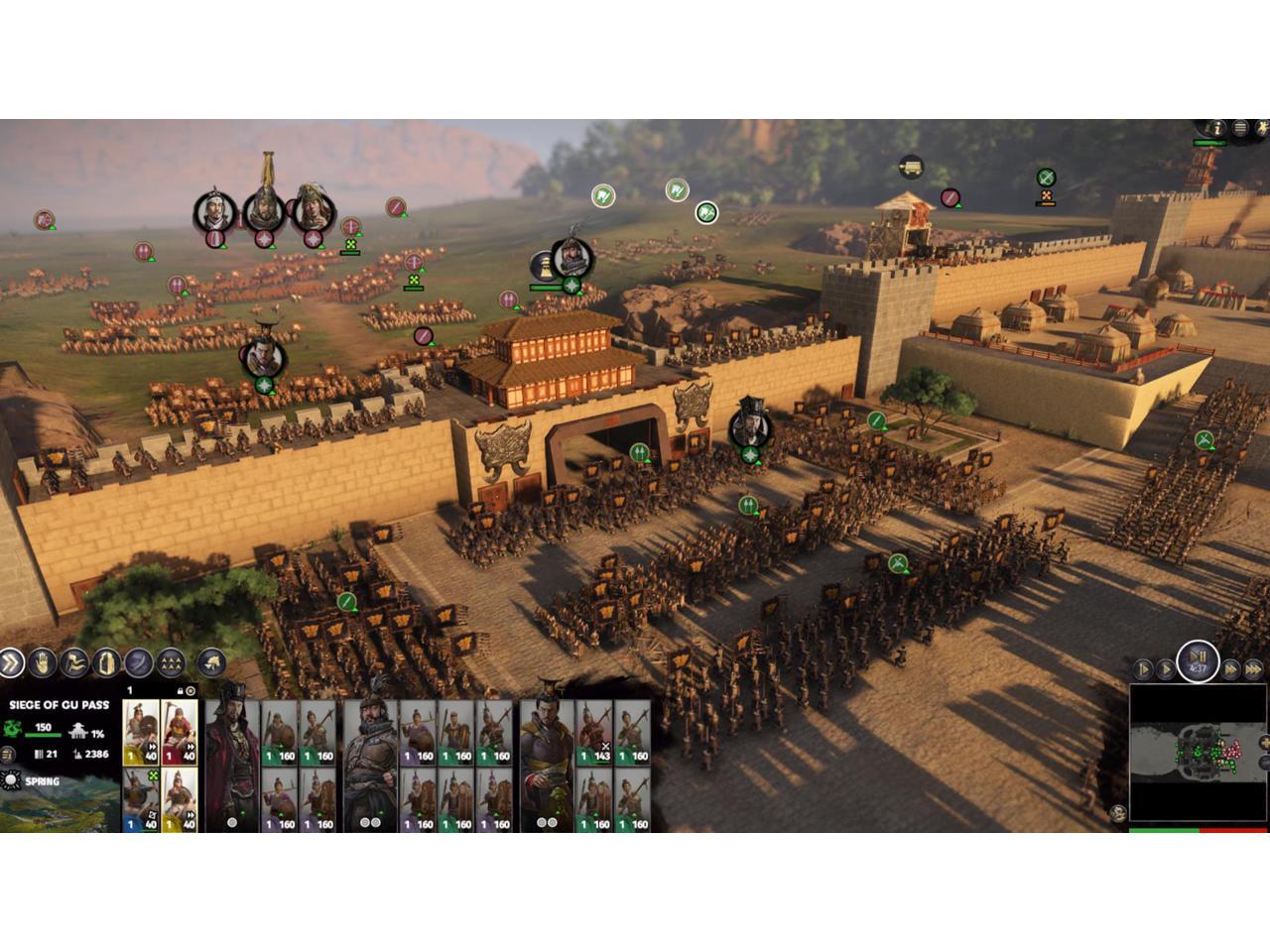Set battle speed to slow motion
Screen dimensions: 1270x952
[1143, 670]
